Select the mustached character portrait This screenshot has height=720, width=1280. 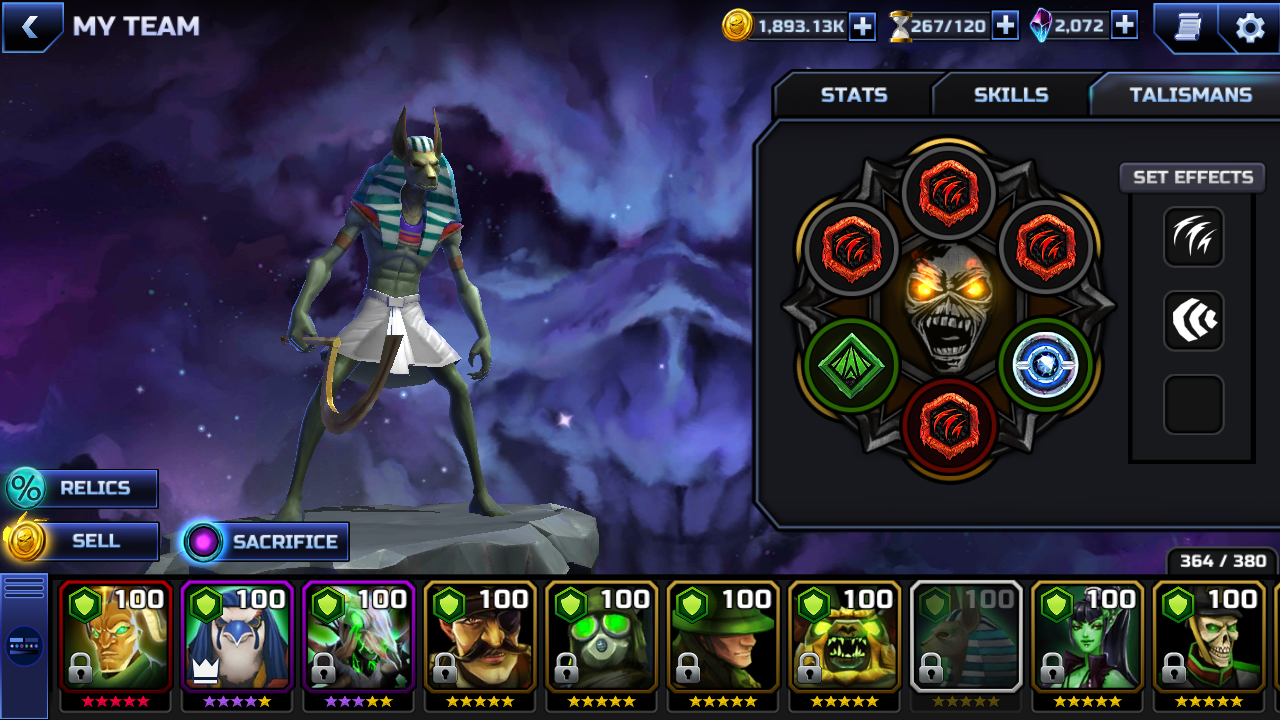pyautogui.click(x=480, y=637)
